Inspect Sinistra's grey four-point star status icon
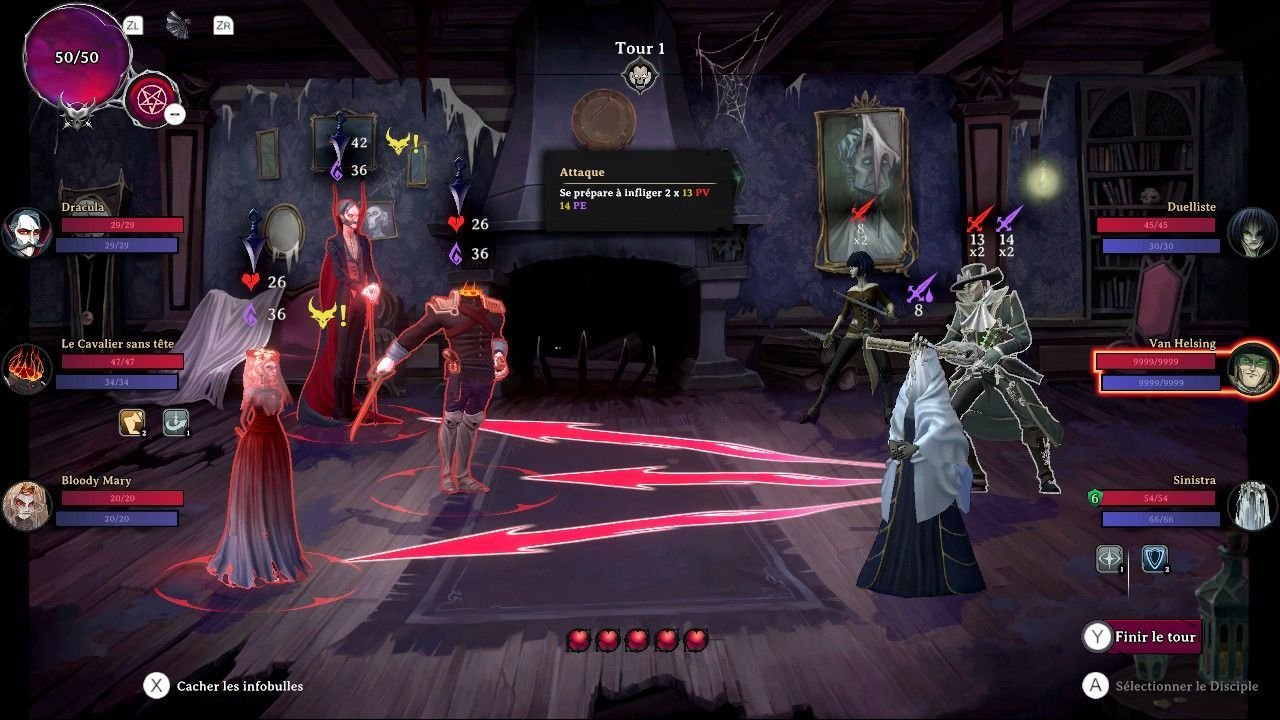 1110,559
